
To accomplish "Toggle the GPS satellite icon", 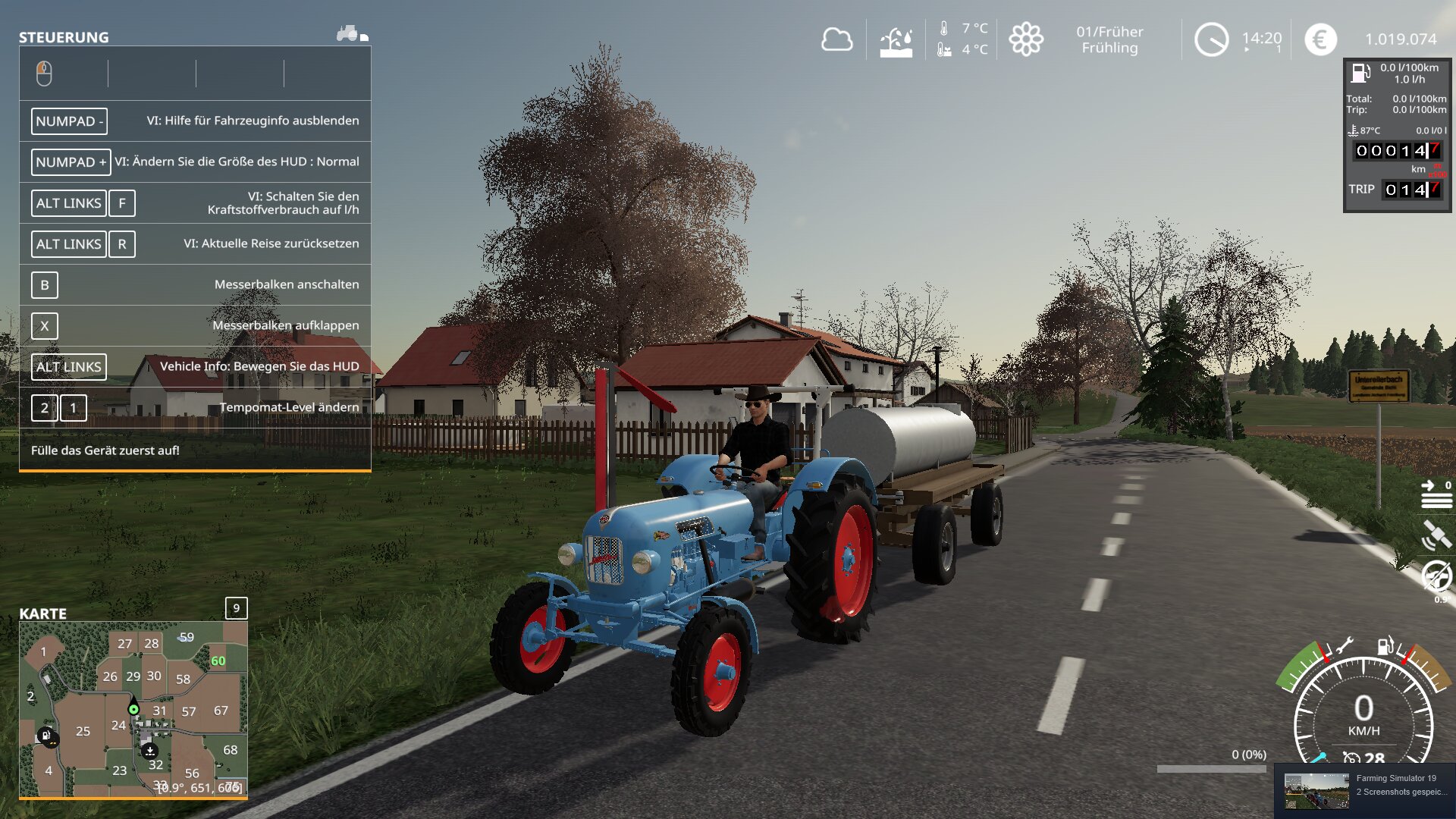I will (1436, 535).
